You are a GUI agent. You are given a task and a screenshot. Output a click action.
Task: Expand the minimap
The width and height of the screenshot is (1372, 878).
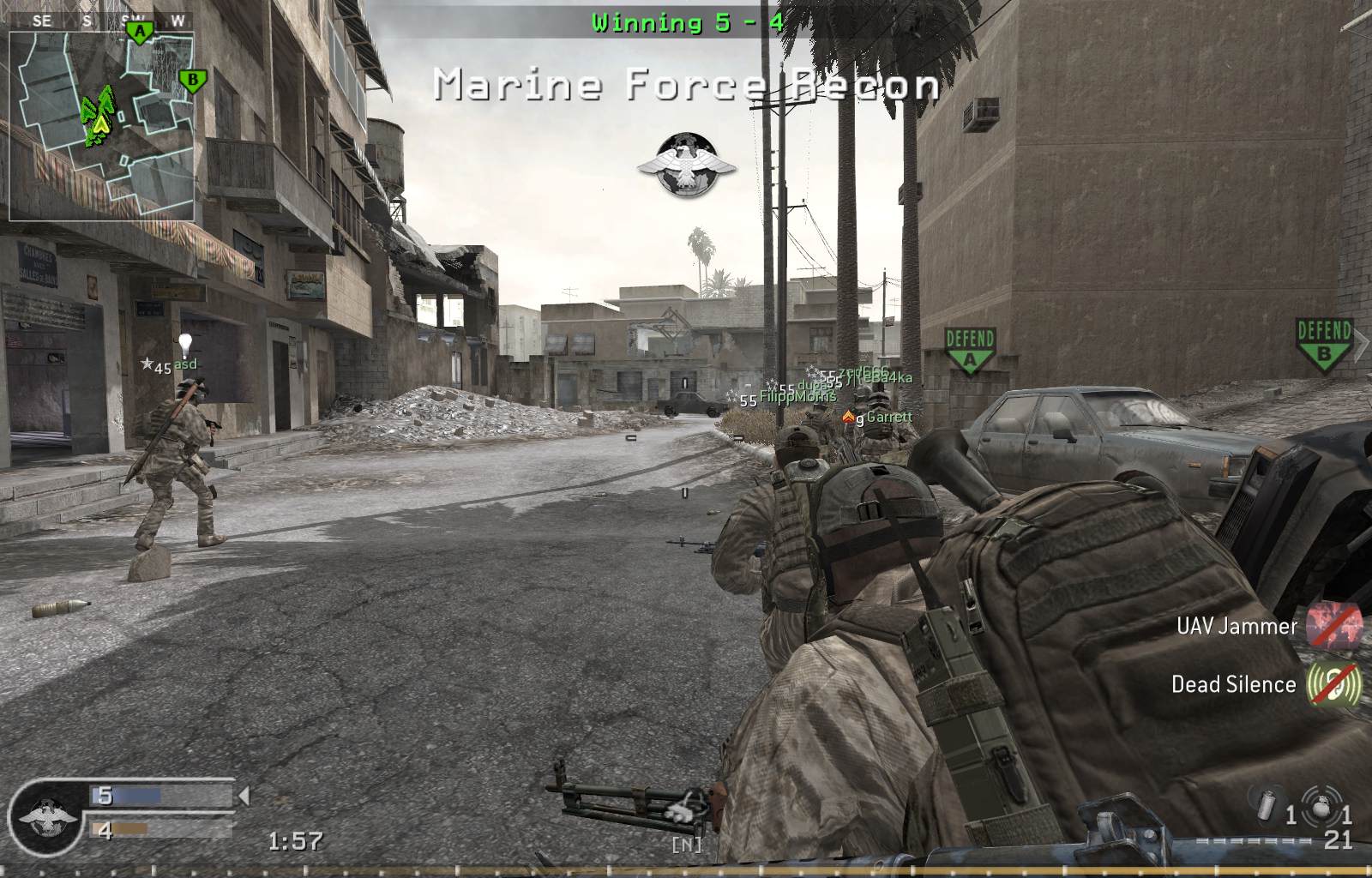click(x=103, y=124)
